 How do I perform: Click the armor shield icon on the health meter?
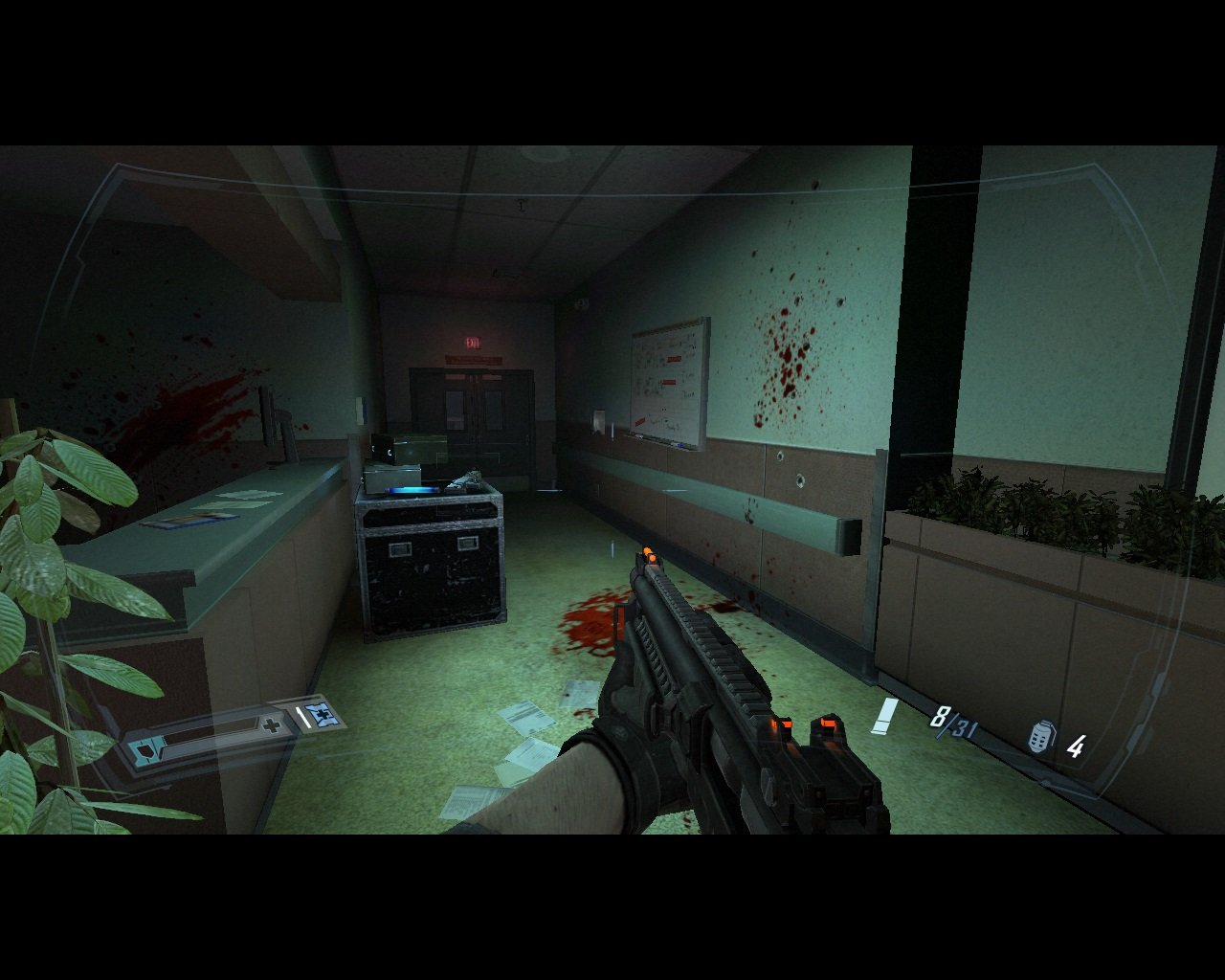point(144,751)
